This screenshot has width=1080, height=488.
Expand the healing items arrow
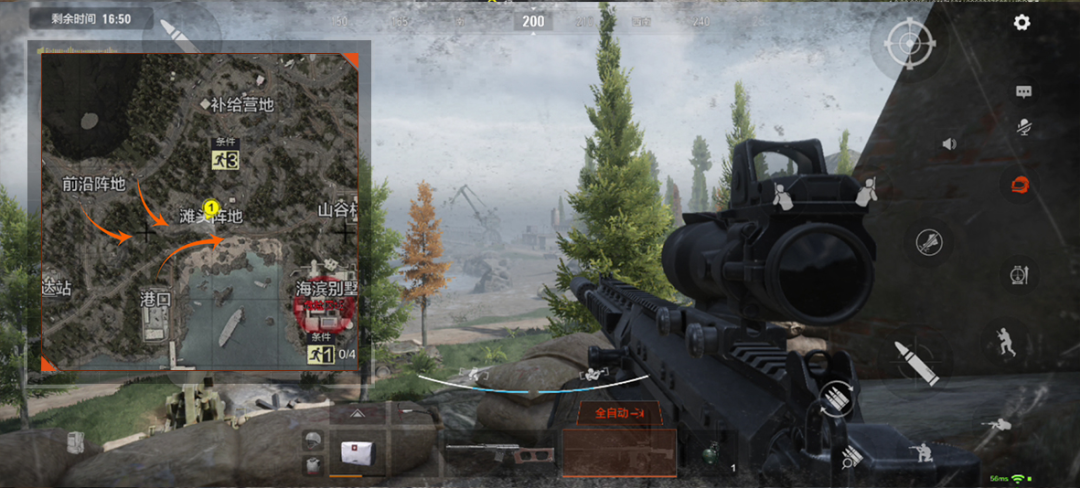point(355,412)
